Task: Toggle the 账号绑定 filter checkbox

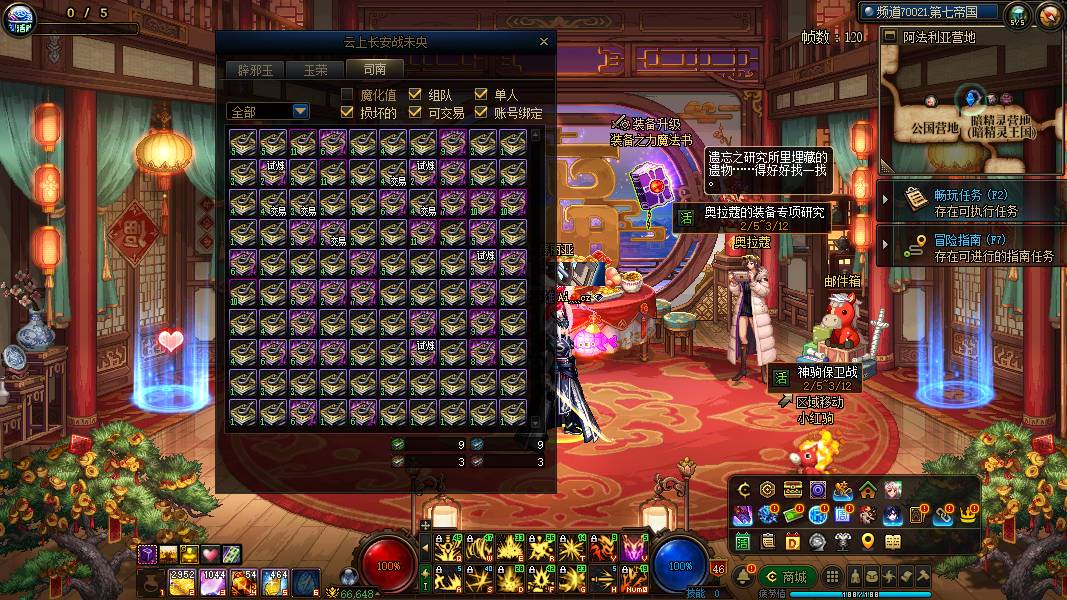Action: click(x=481, y=112)
